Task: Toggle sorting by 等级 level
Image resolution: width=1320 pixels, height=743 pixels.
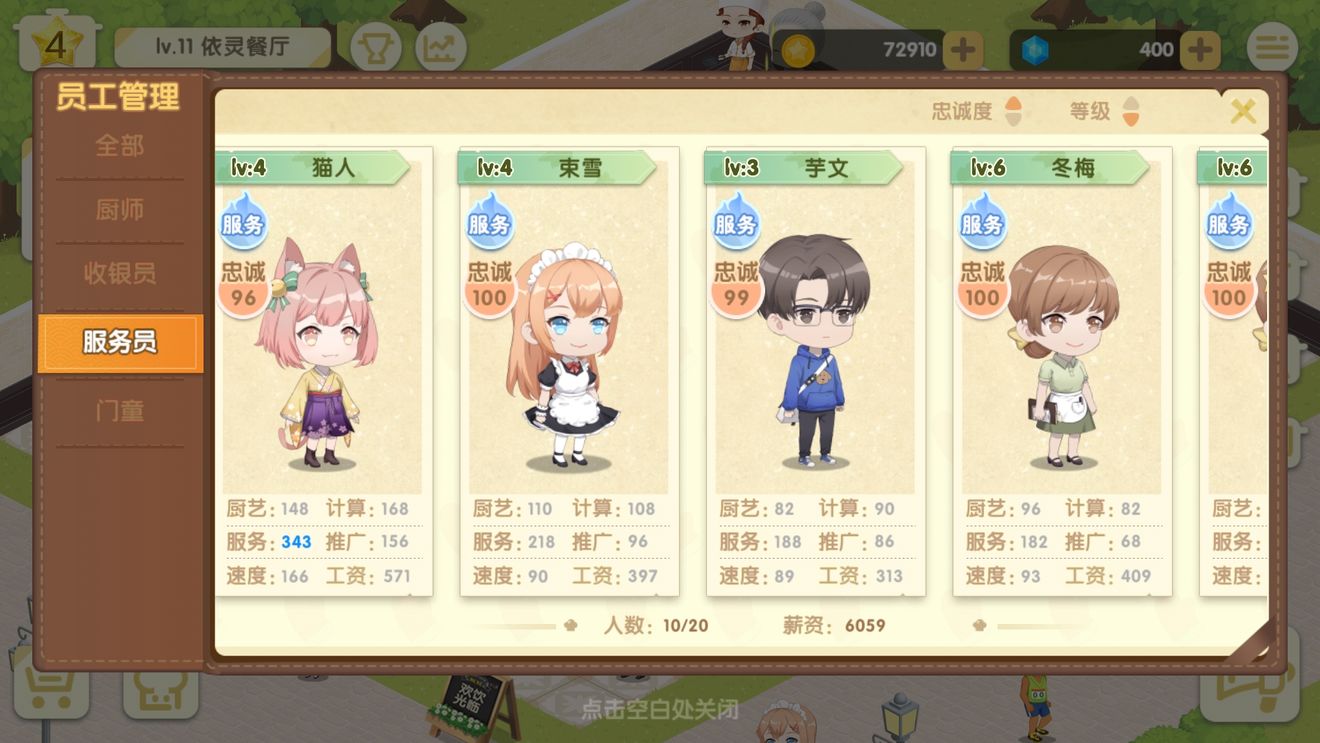Action: (1102, 112)
